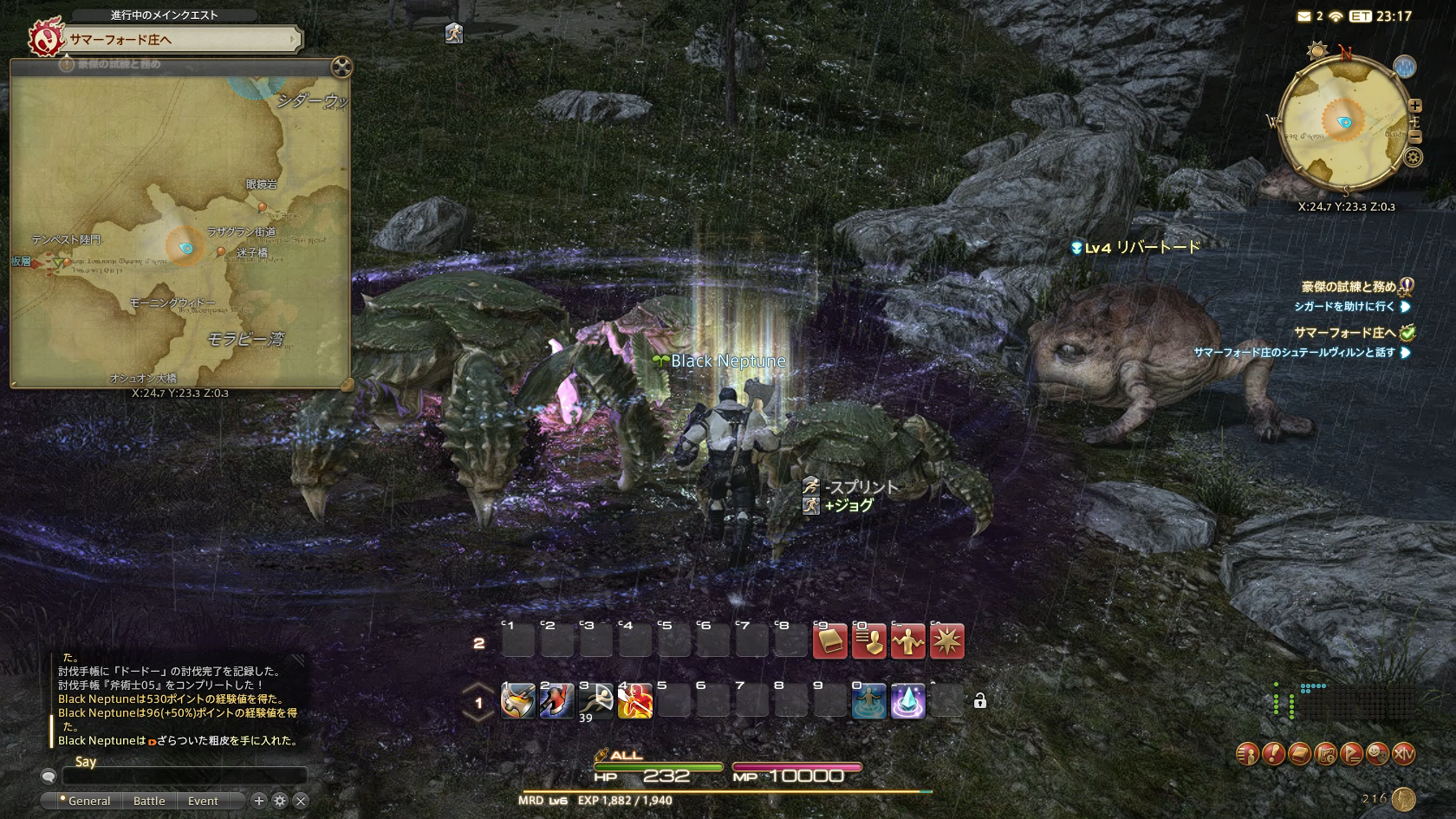The height and width of the screenshot is (819, 1456).
Task: Close the map window with the round X
Action: pos(341,67)
